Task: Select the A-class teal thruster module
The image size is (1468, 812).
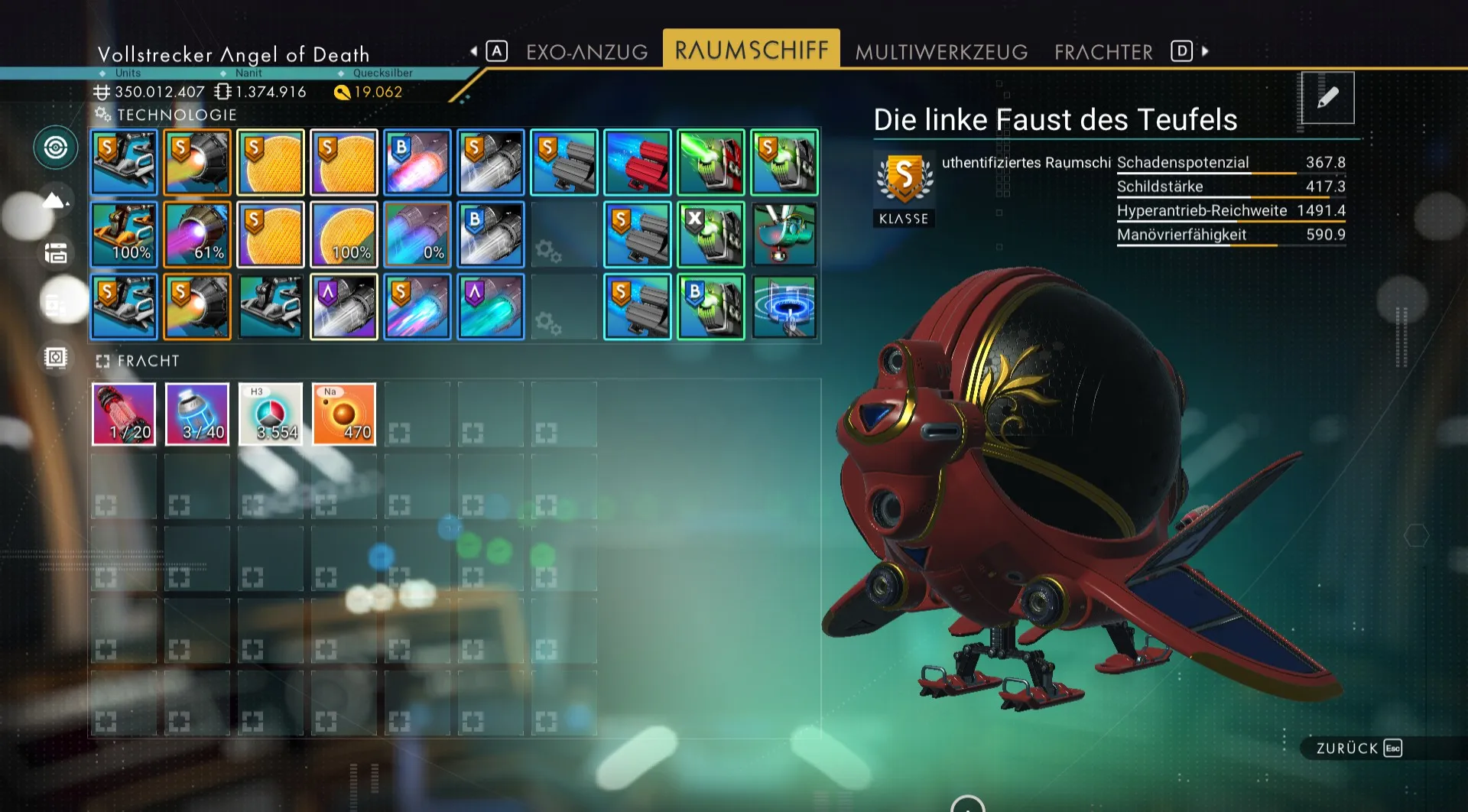Action: (491, 307)
